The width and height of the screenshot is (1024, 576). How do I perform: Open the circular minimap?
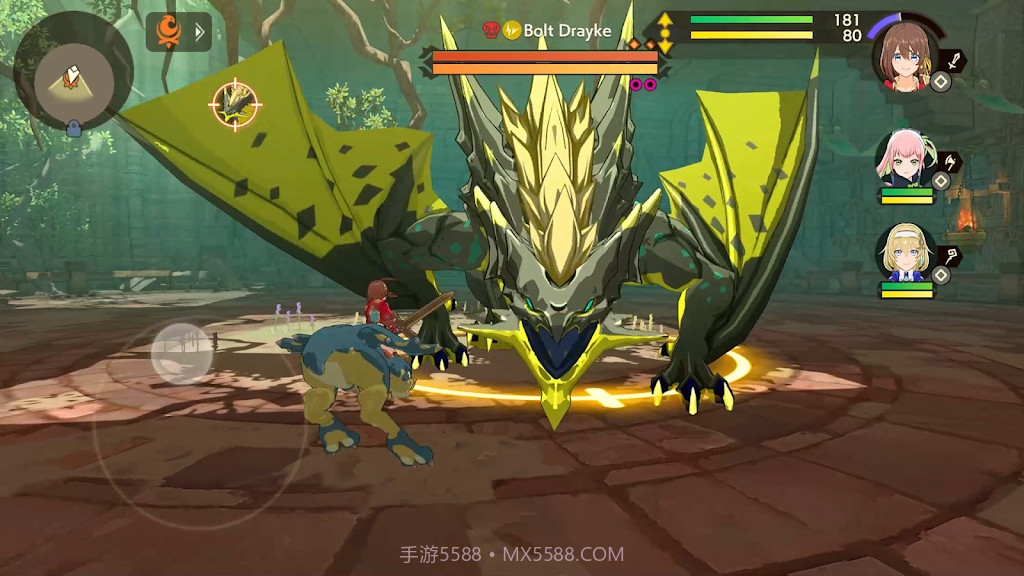tap(73, 71)
